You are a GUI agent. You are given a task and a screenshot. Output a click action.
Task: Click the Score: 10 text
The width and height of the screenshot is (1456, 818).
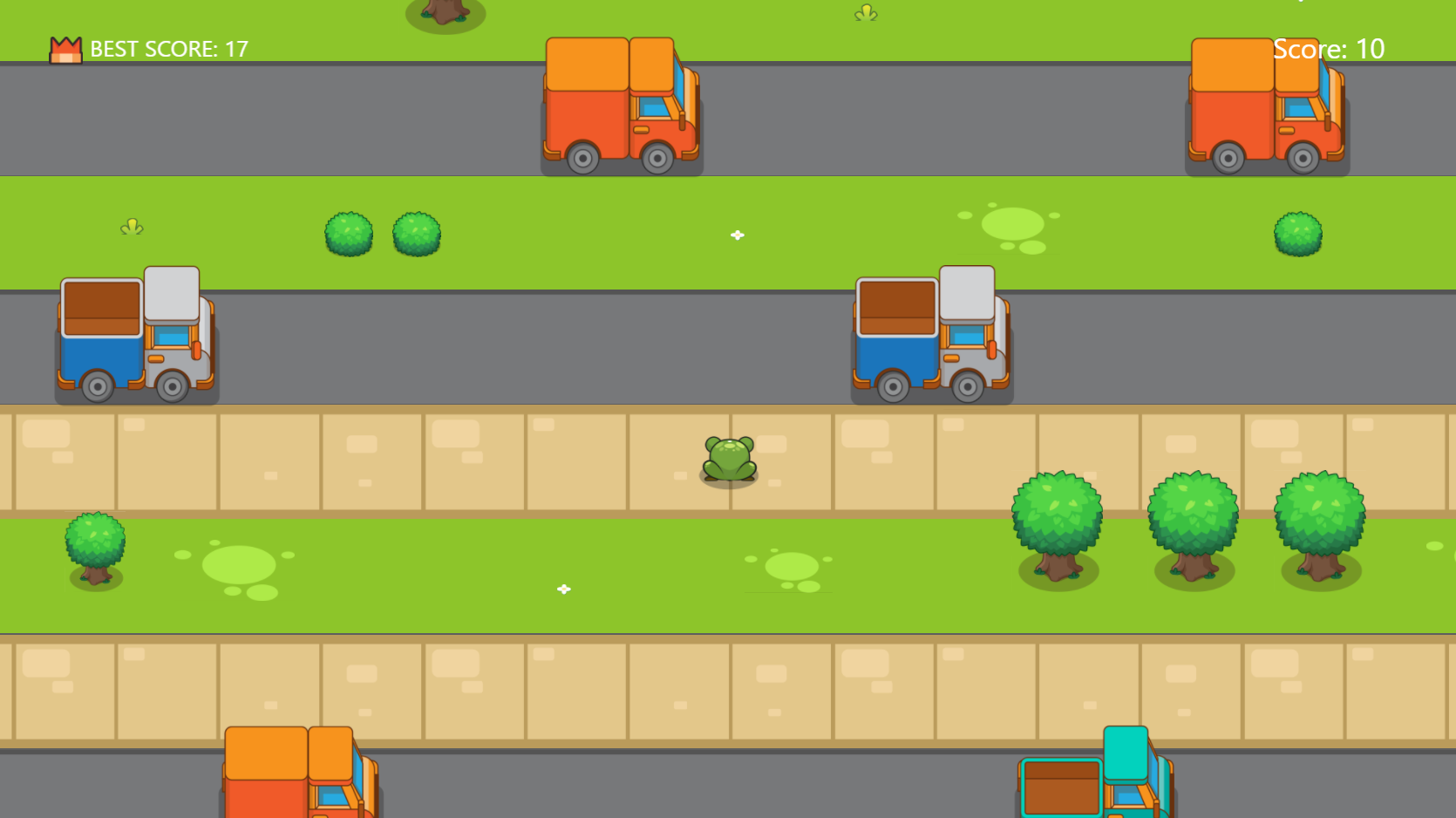pyautogui.click(x=1329, y=49)
